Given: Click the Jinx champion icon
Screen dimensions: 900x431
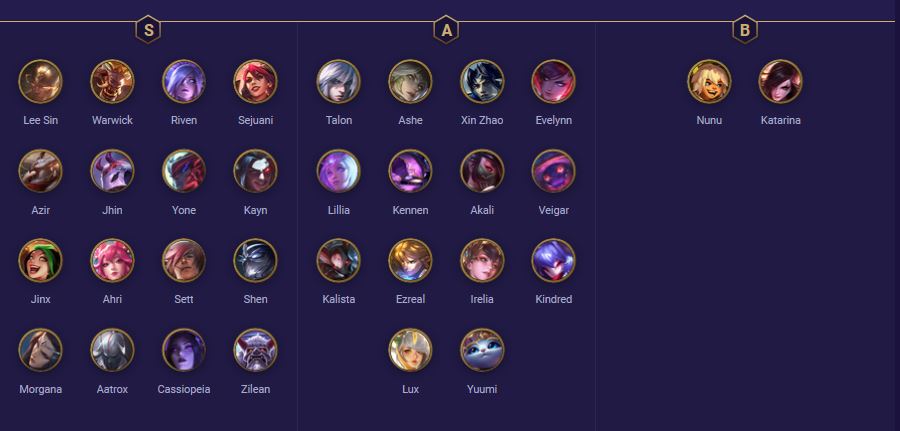Looking at the screenshot, I should coord(40,260).
